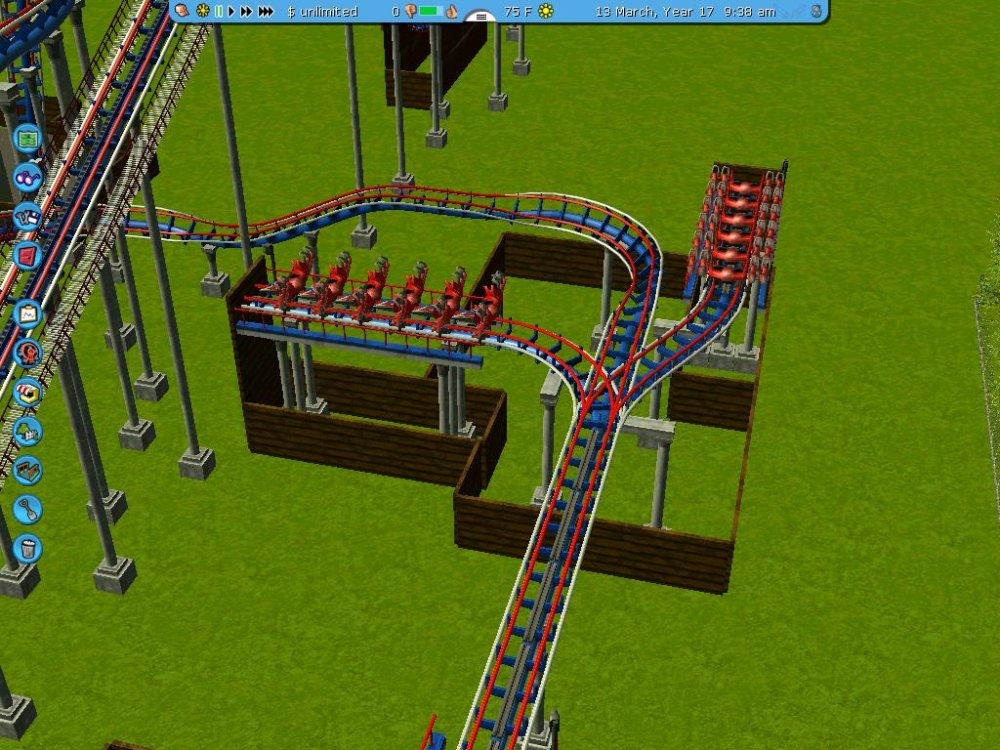Activate the trash can delete tool
This screenshot has height=750, width=1000.
pos(27,548)
